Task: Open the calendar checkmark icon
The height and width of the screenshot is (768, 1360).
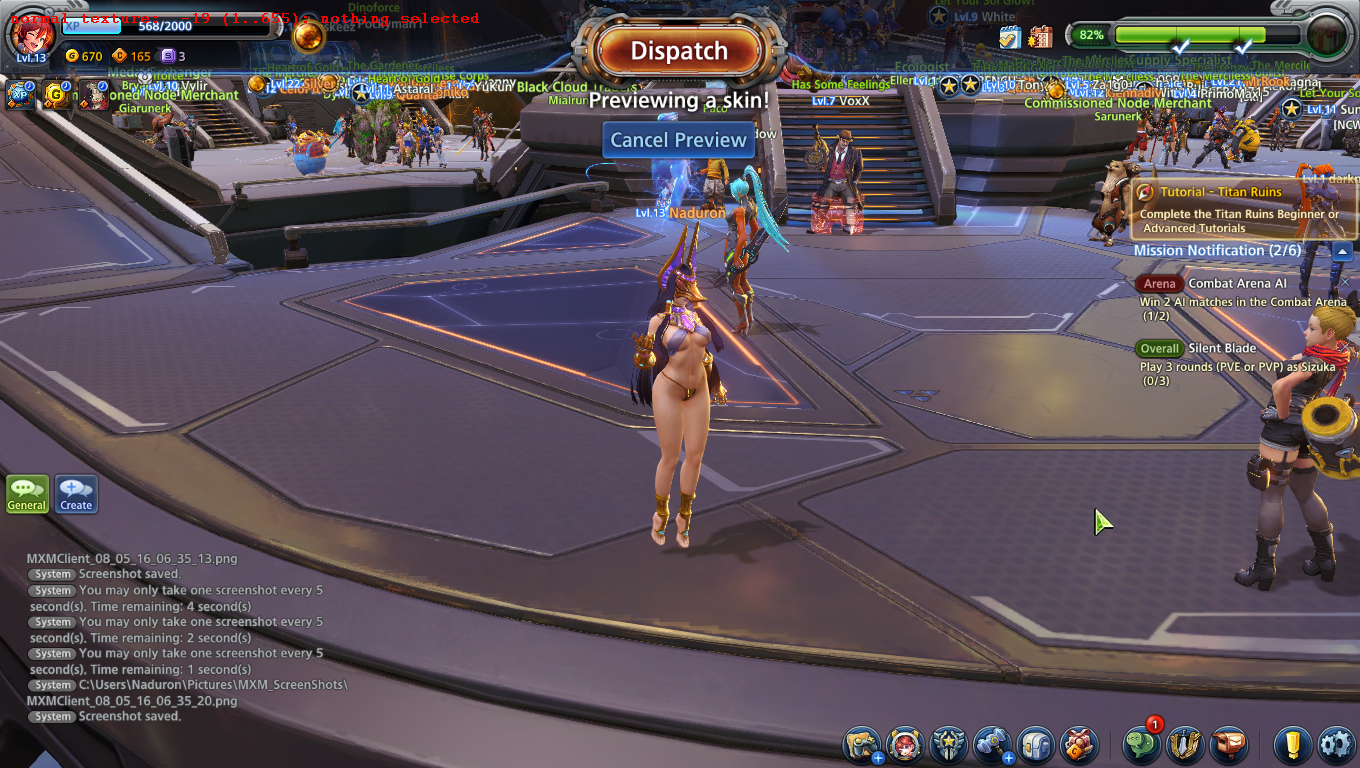Action: click(x=1009, y=37)
